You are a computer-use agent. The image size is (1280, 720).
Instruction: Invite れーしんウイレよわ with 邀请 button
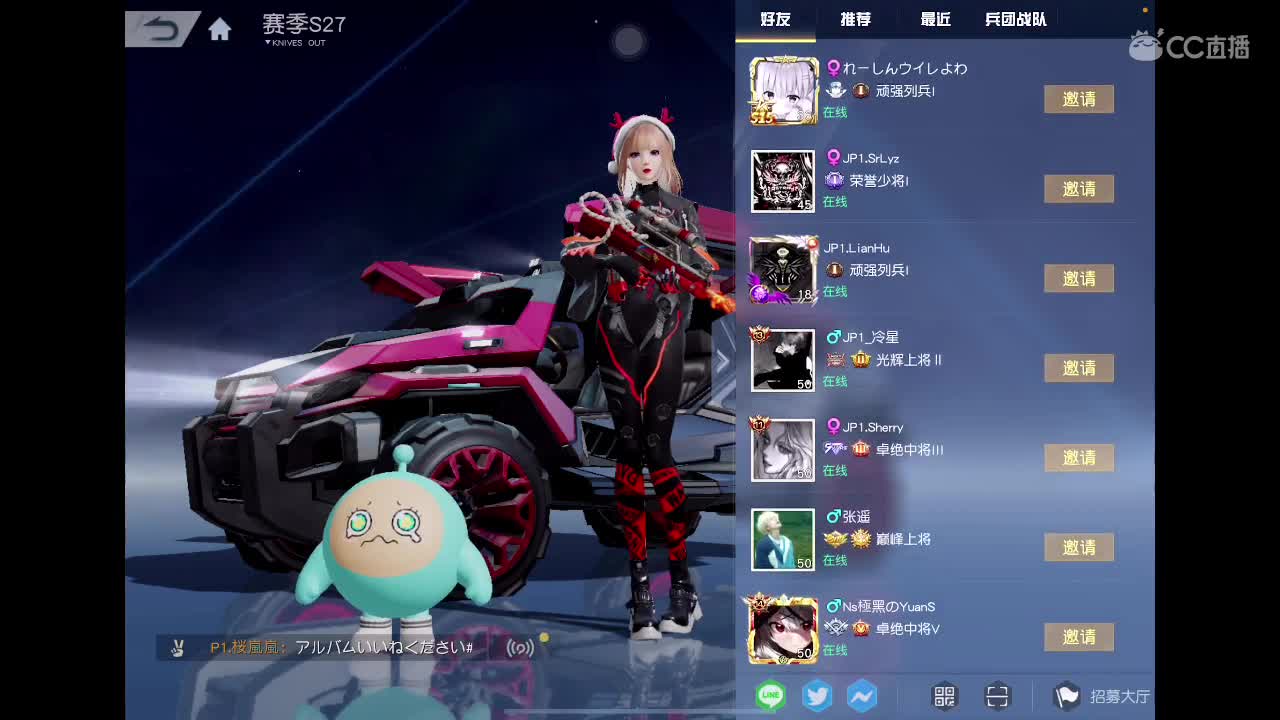tap(1079, 99)
